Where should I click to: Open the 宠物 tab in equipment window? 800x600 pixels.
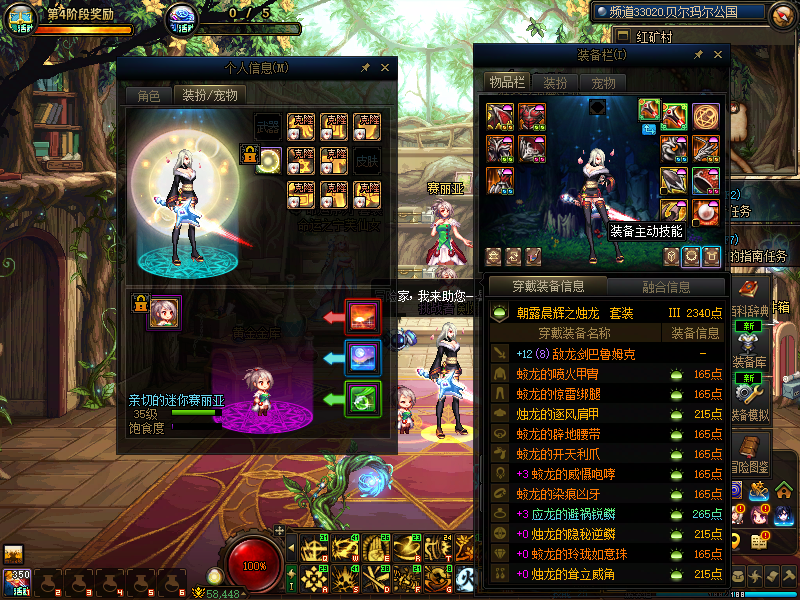603,83
